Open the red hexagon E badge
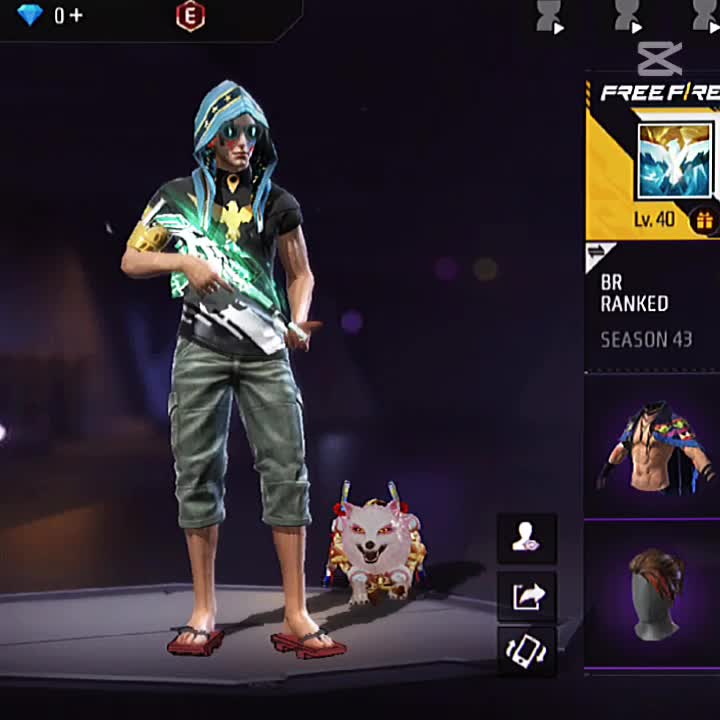Screen dimensions: 720x720 click(190, 15)
